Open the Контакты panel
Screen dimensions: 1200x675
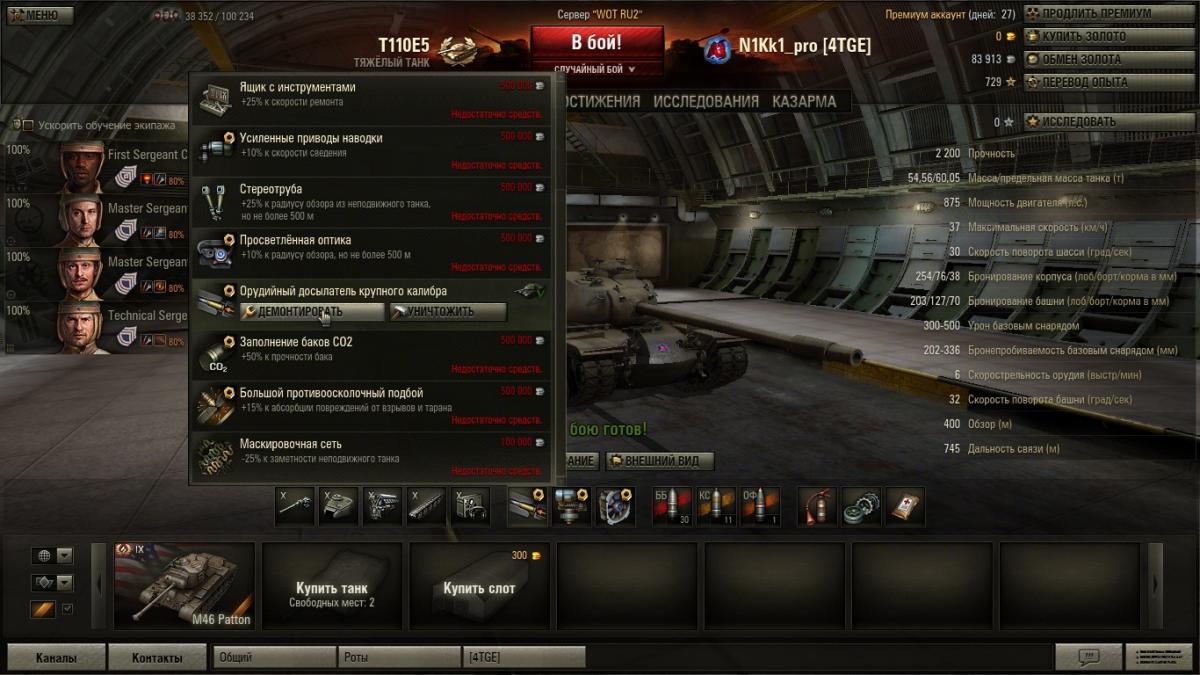click(157, 658)
